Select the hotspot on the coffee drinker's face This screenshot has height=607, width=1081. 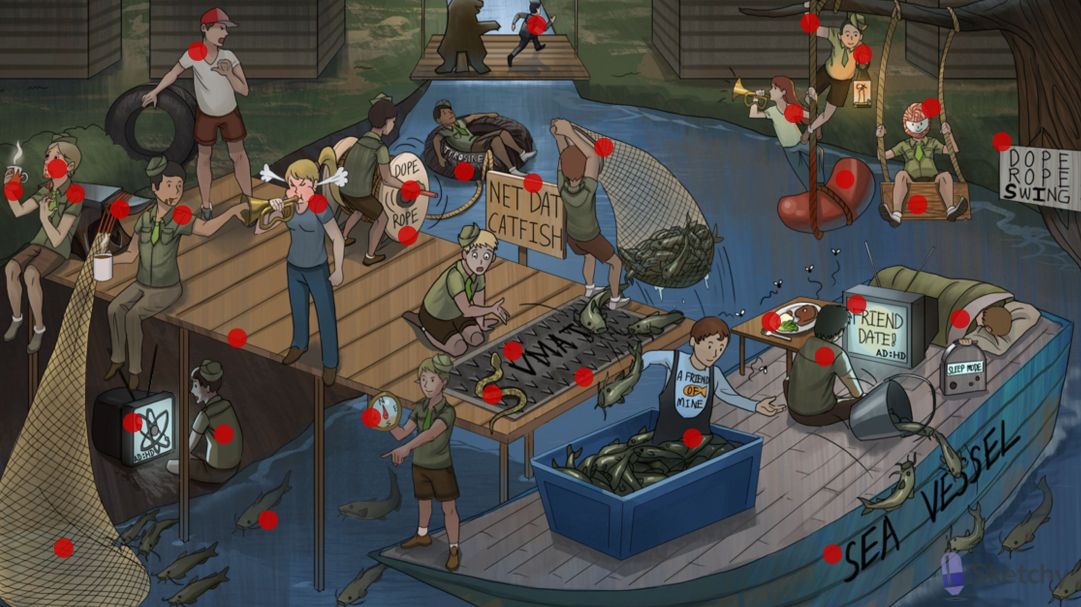pos(57,168)
